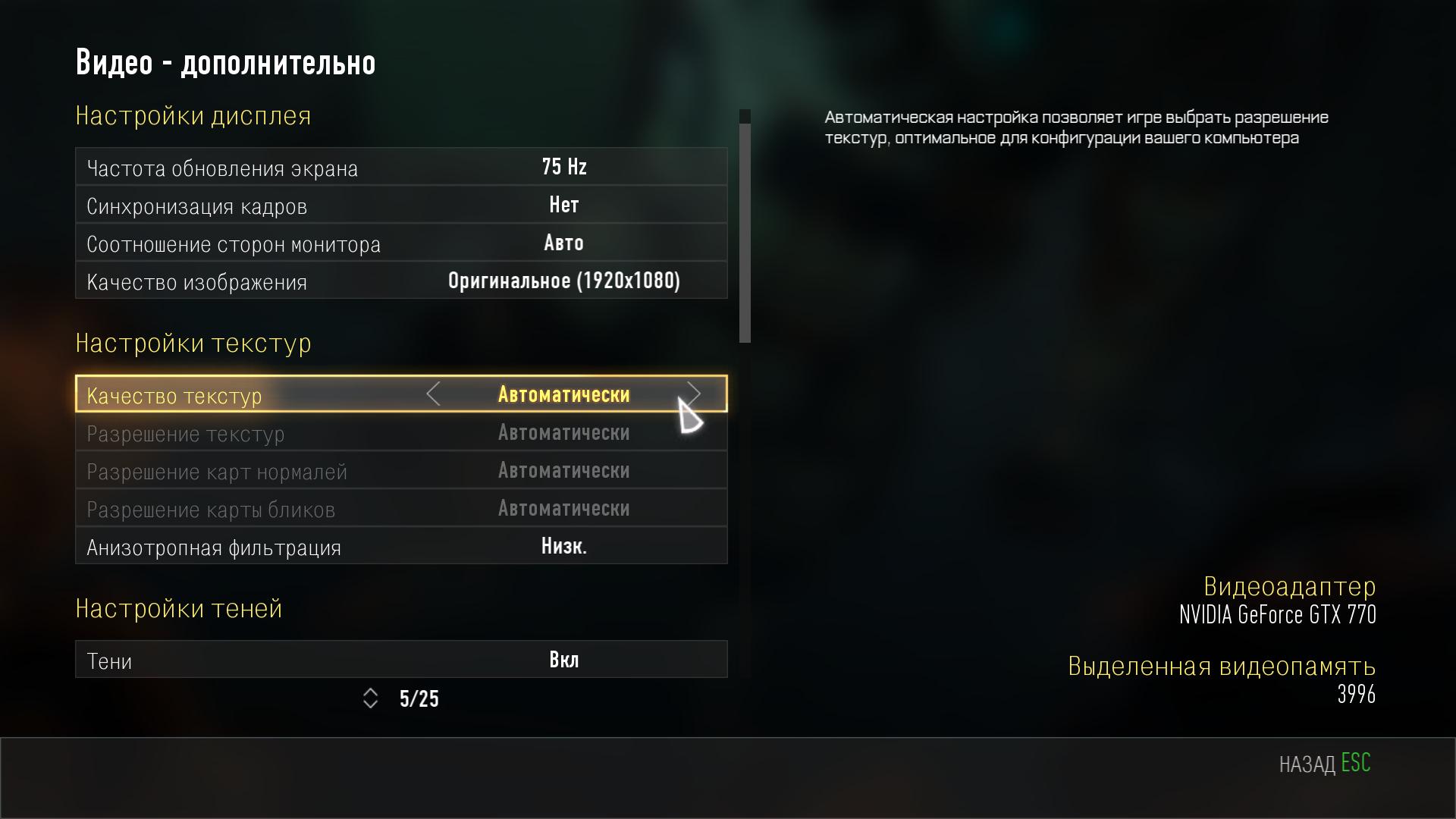
Task: Select the Разрешение текстур row
Action: click(x=401, y=432)
